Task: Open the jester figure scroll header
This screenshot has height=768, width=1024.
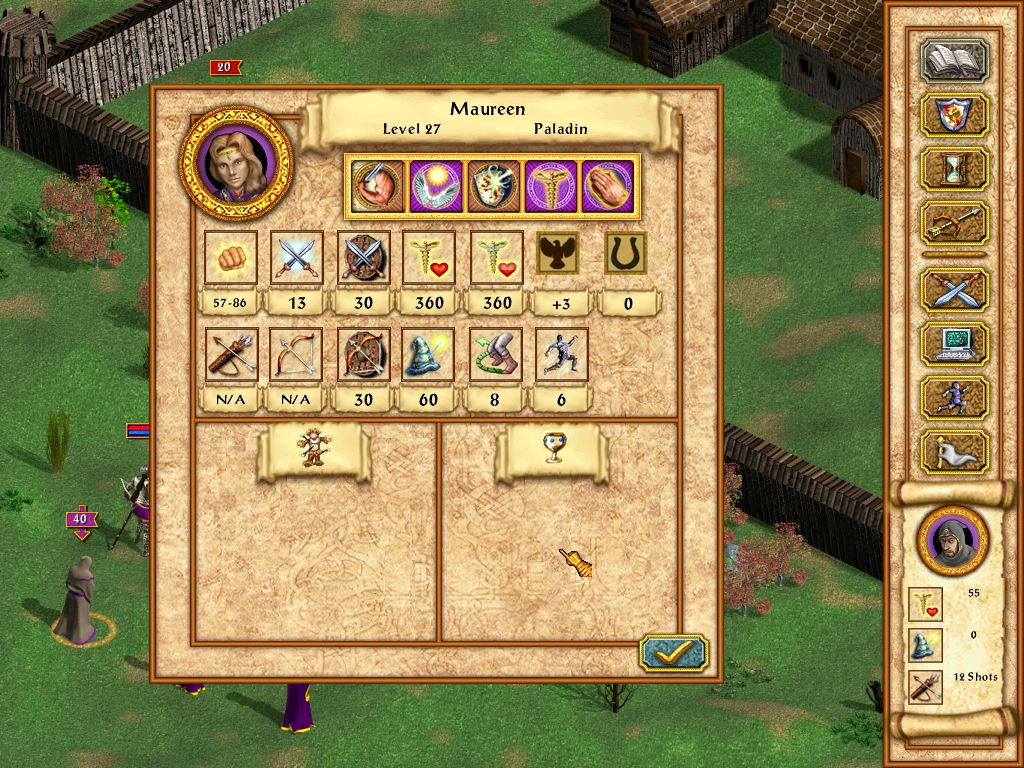Action: 313,452
